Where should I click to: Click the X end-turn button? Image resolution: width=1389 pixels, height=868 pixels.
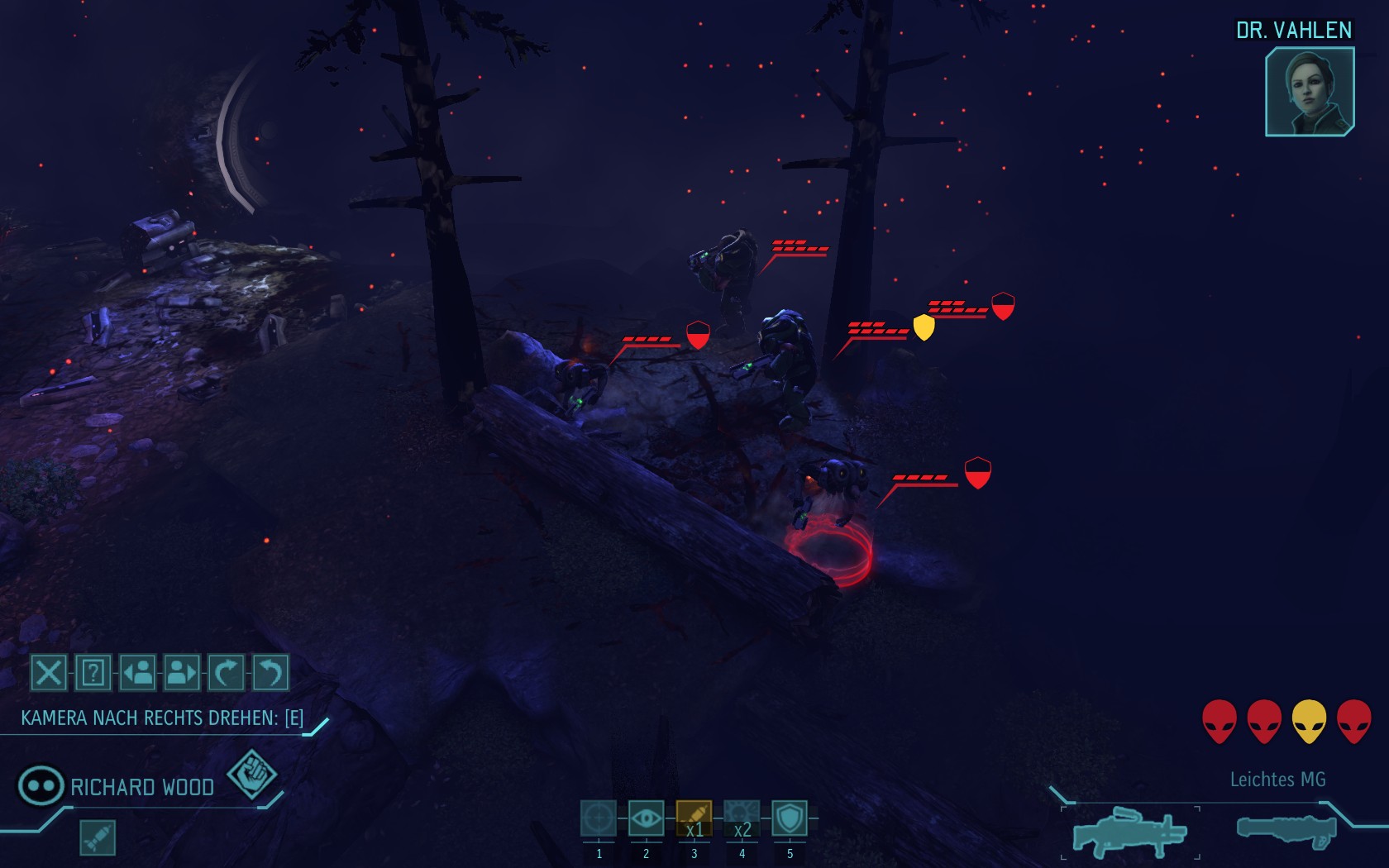49,673
